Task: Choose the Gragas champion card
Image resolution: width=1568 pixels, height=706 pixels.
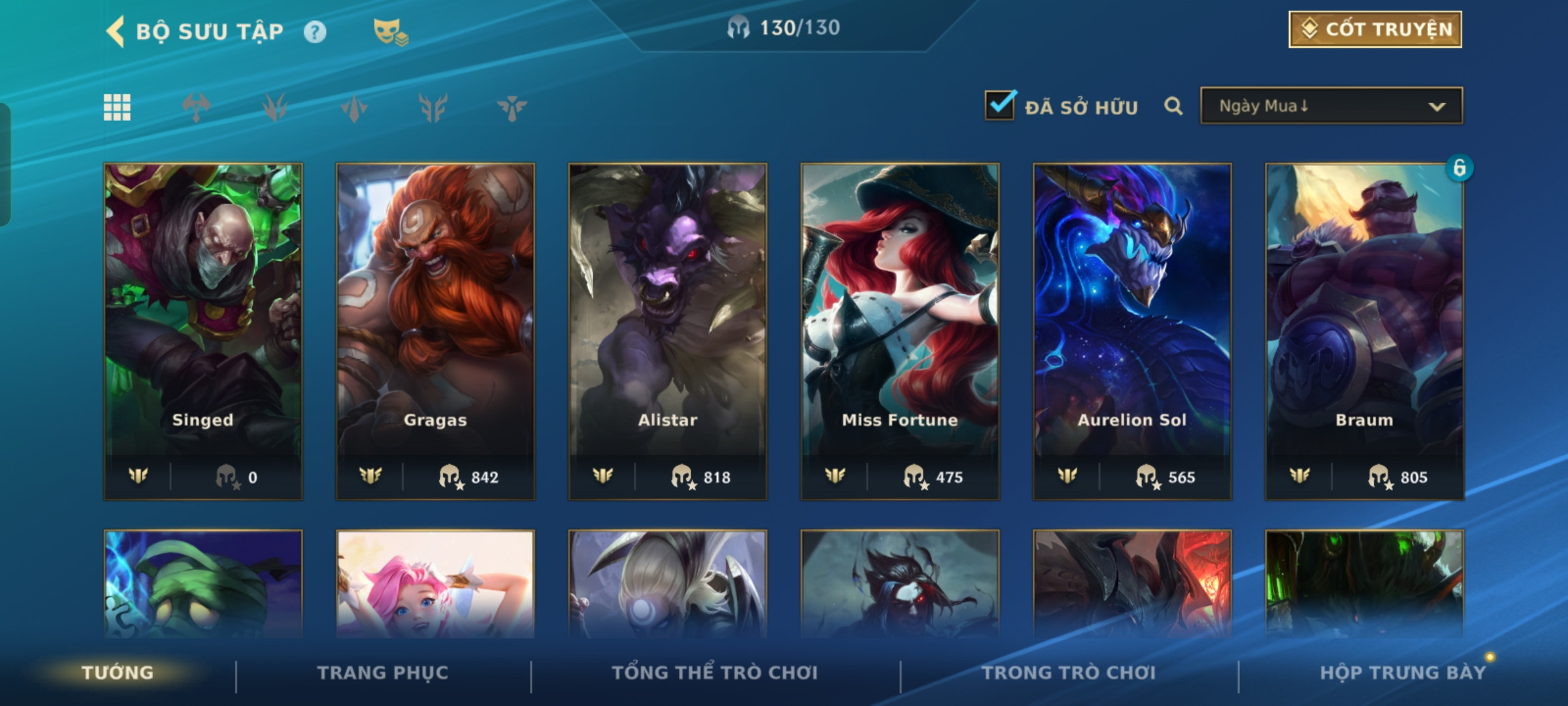Action: tap(435, 331)
